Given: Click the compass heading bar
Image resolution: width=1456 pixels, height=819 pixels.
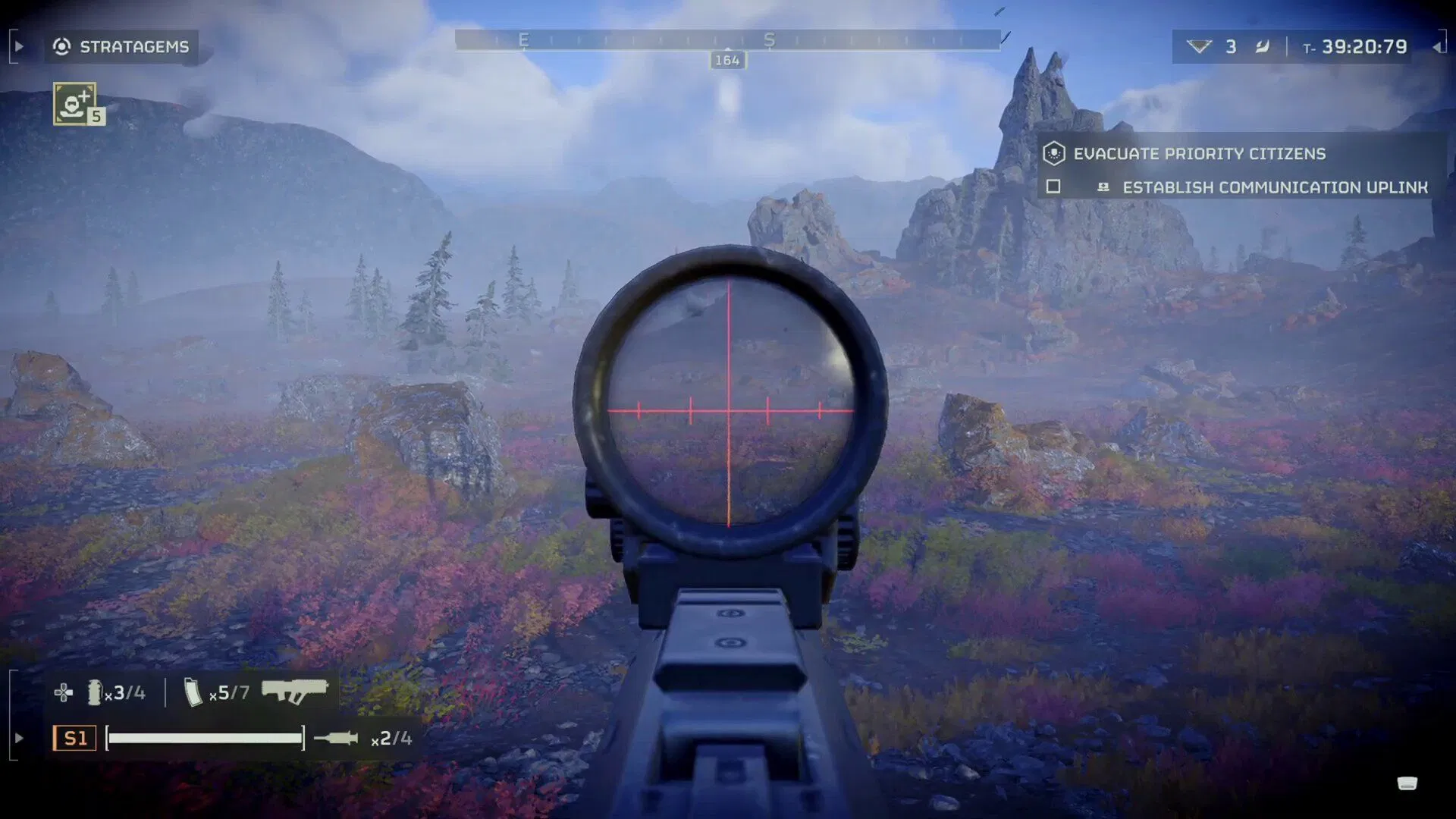Looking at the screenshot, I should 727,40.
